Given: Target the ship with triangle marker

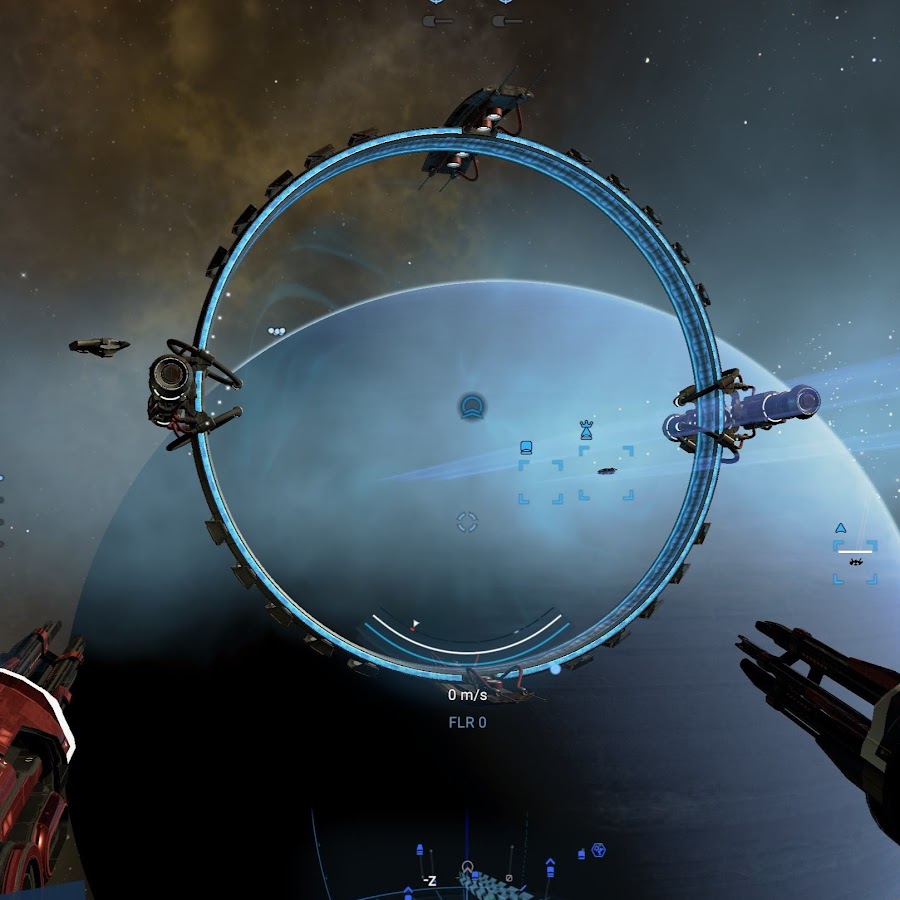Looking at the screenshot, I should pyautogui.click(x=855, y=561).
